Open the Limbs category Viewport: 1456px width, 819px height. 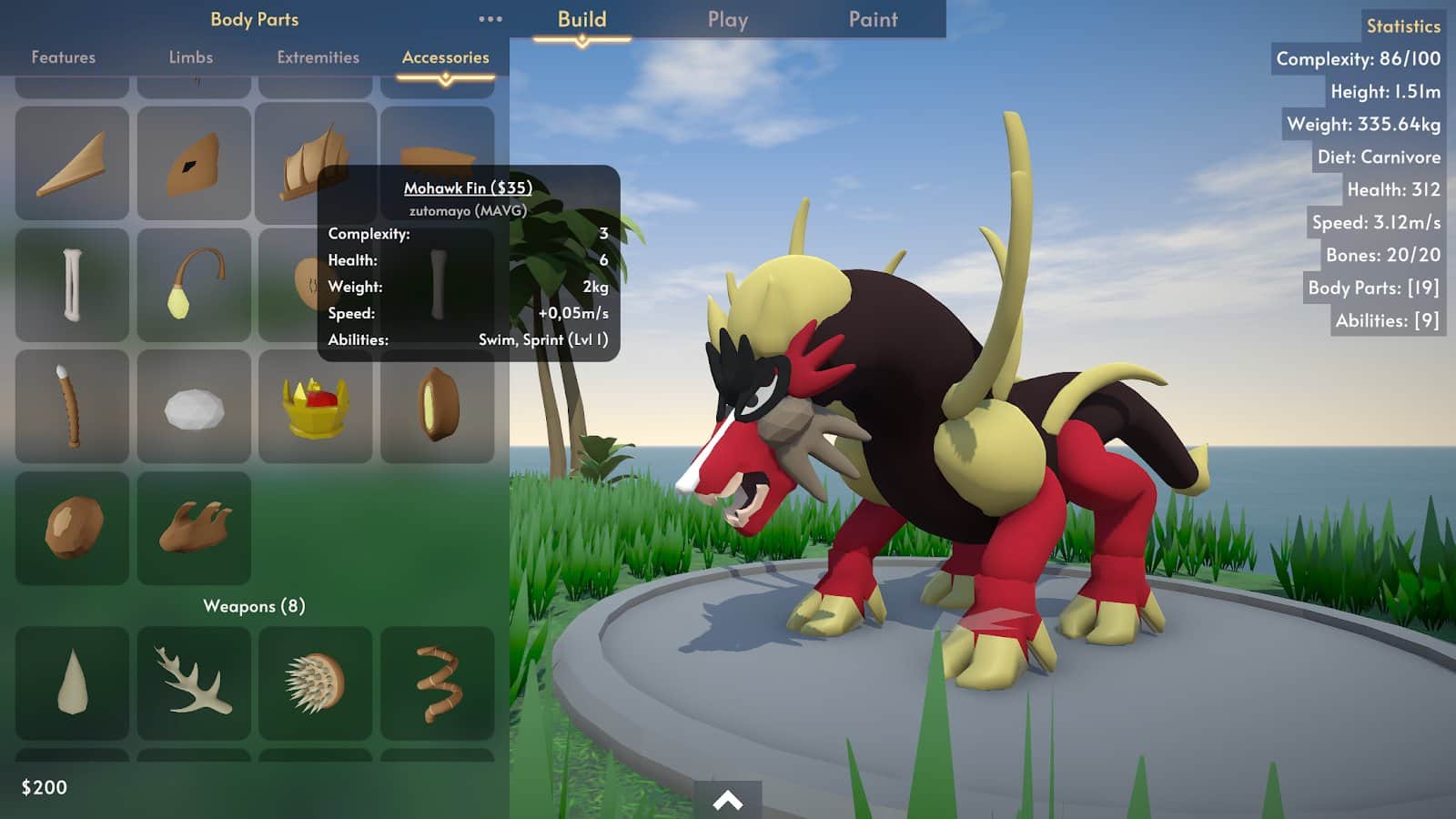(x=191, y=56)
